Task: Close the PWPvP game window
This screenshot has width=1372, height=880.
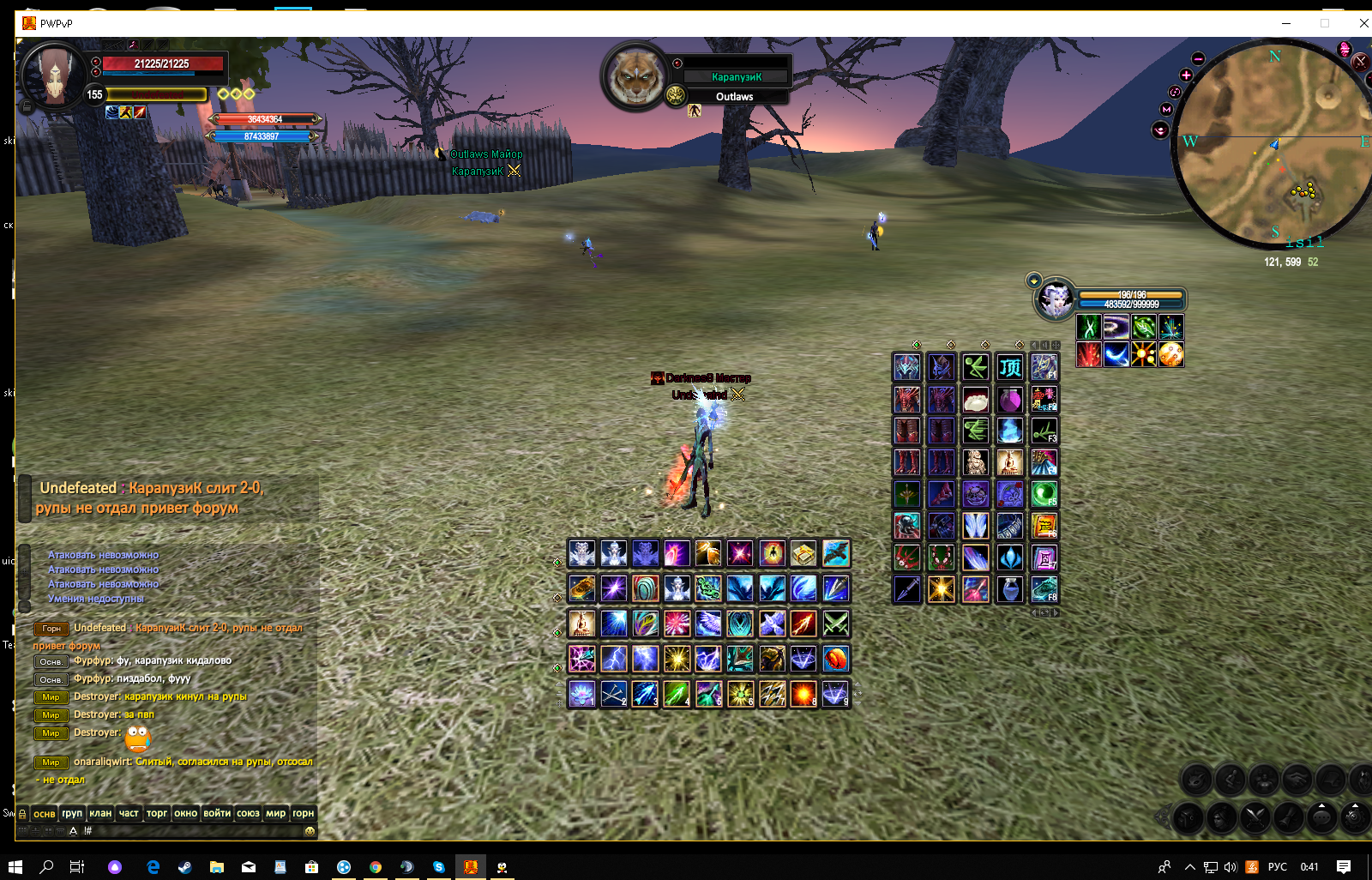Action: [x=1363, y=23]
